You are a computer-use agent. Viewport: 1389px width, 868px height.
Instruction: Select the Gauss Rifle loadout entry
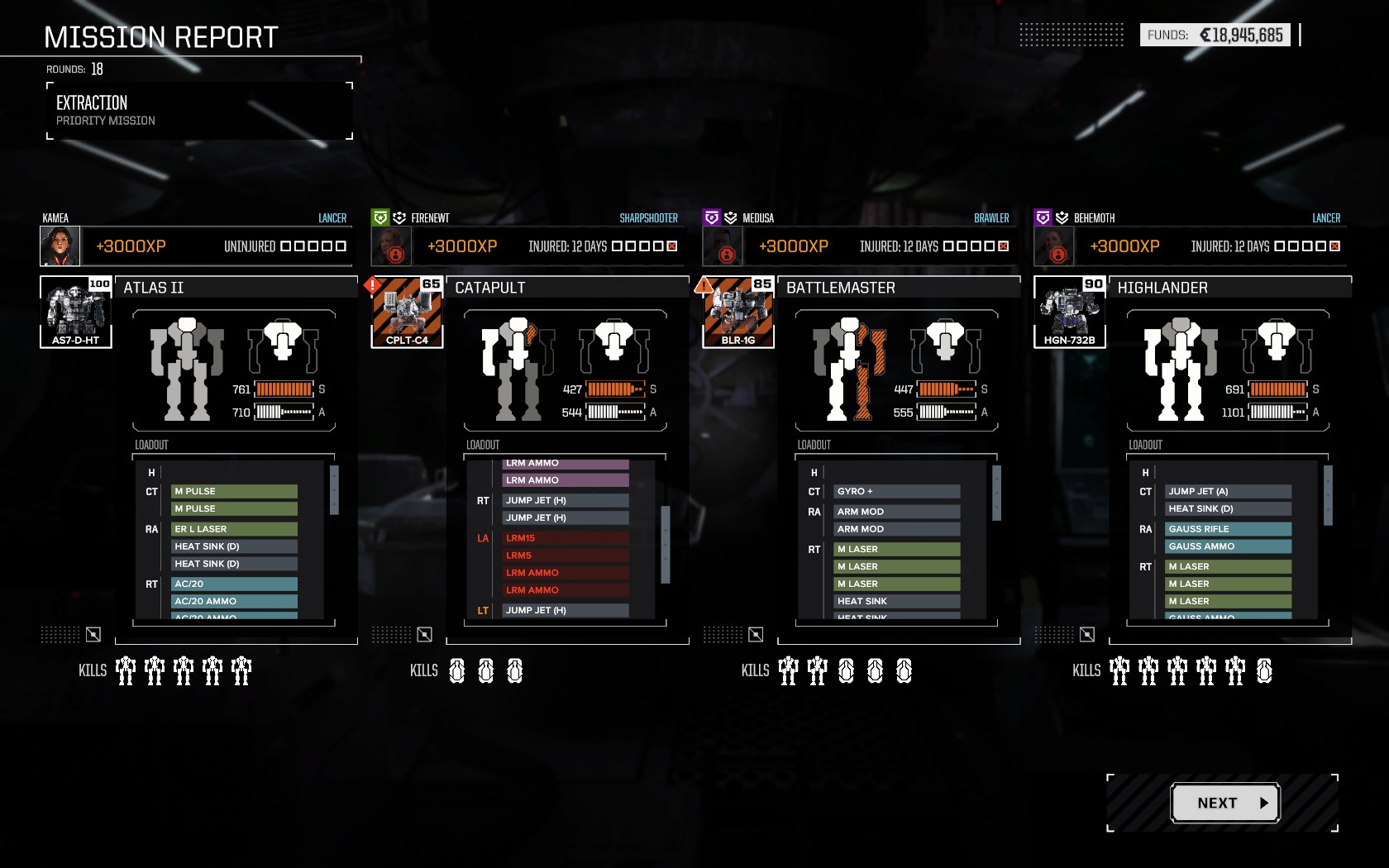tap(1228, 529)
